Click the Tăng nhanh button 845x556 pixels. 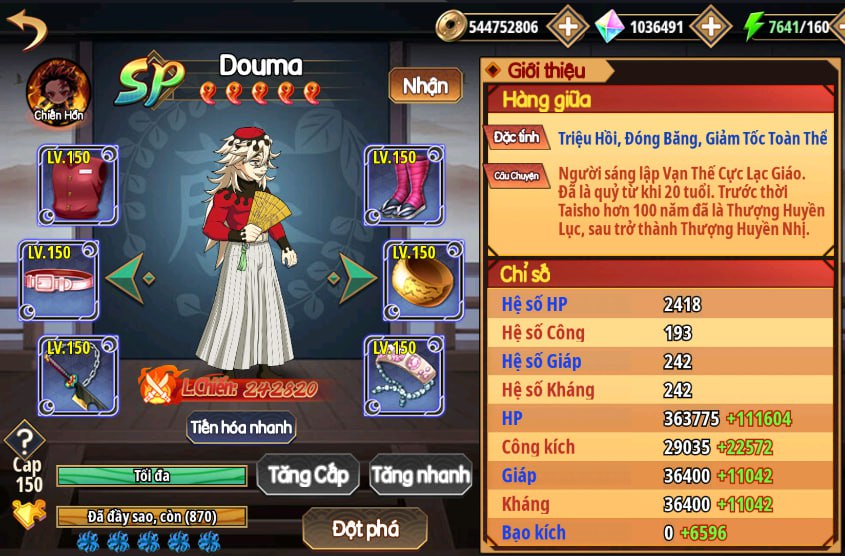(420, 475)
